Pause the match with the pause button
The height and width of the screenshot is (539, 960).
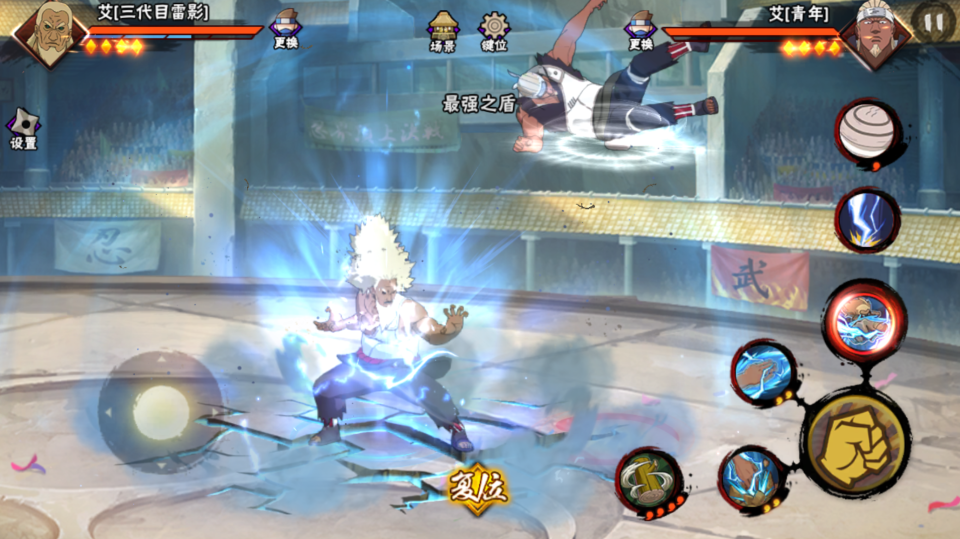pos(933,21)
